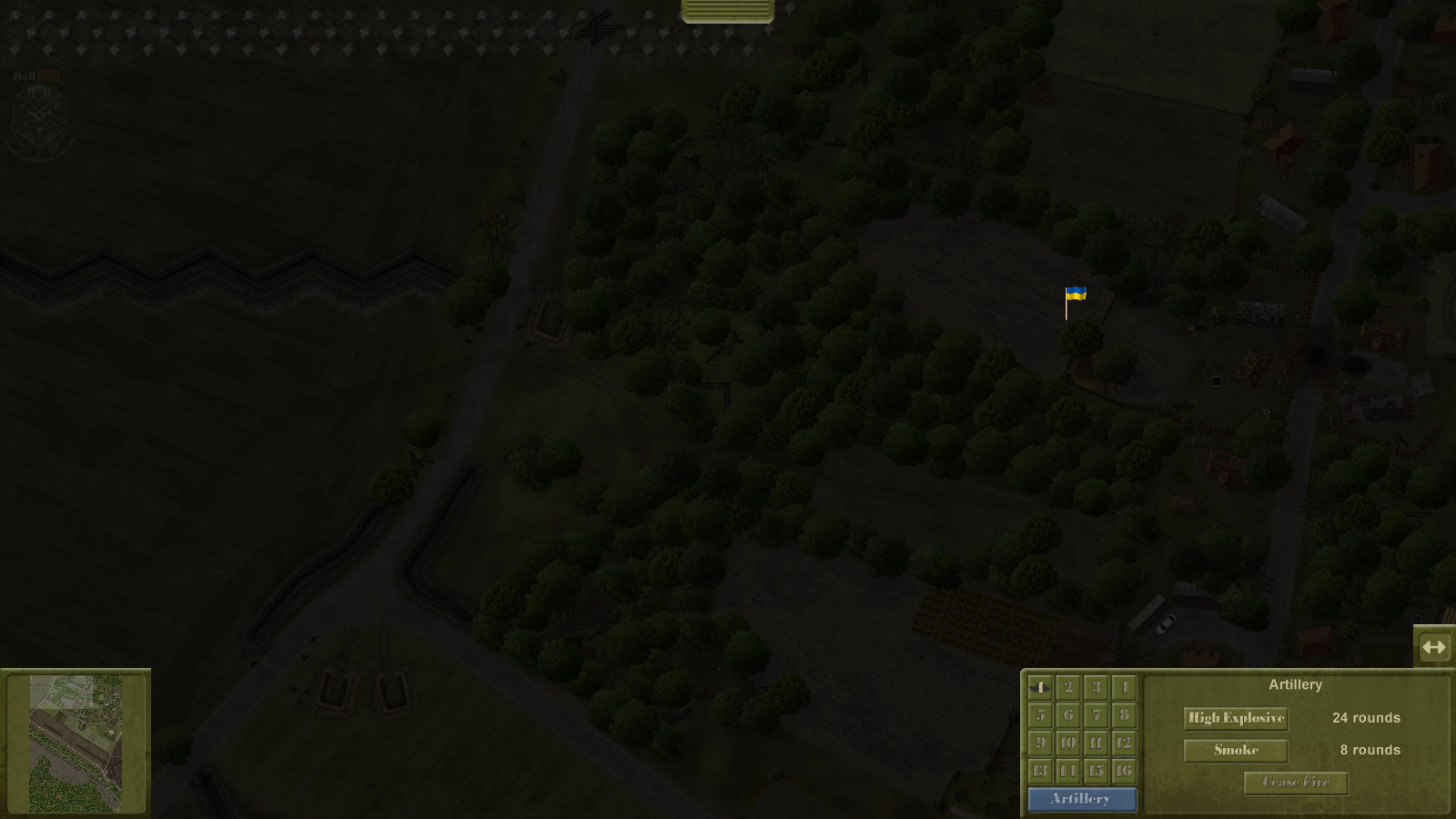Order Cease Fire for the battery

click(x=1295, y=783)
